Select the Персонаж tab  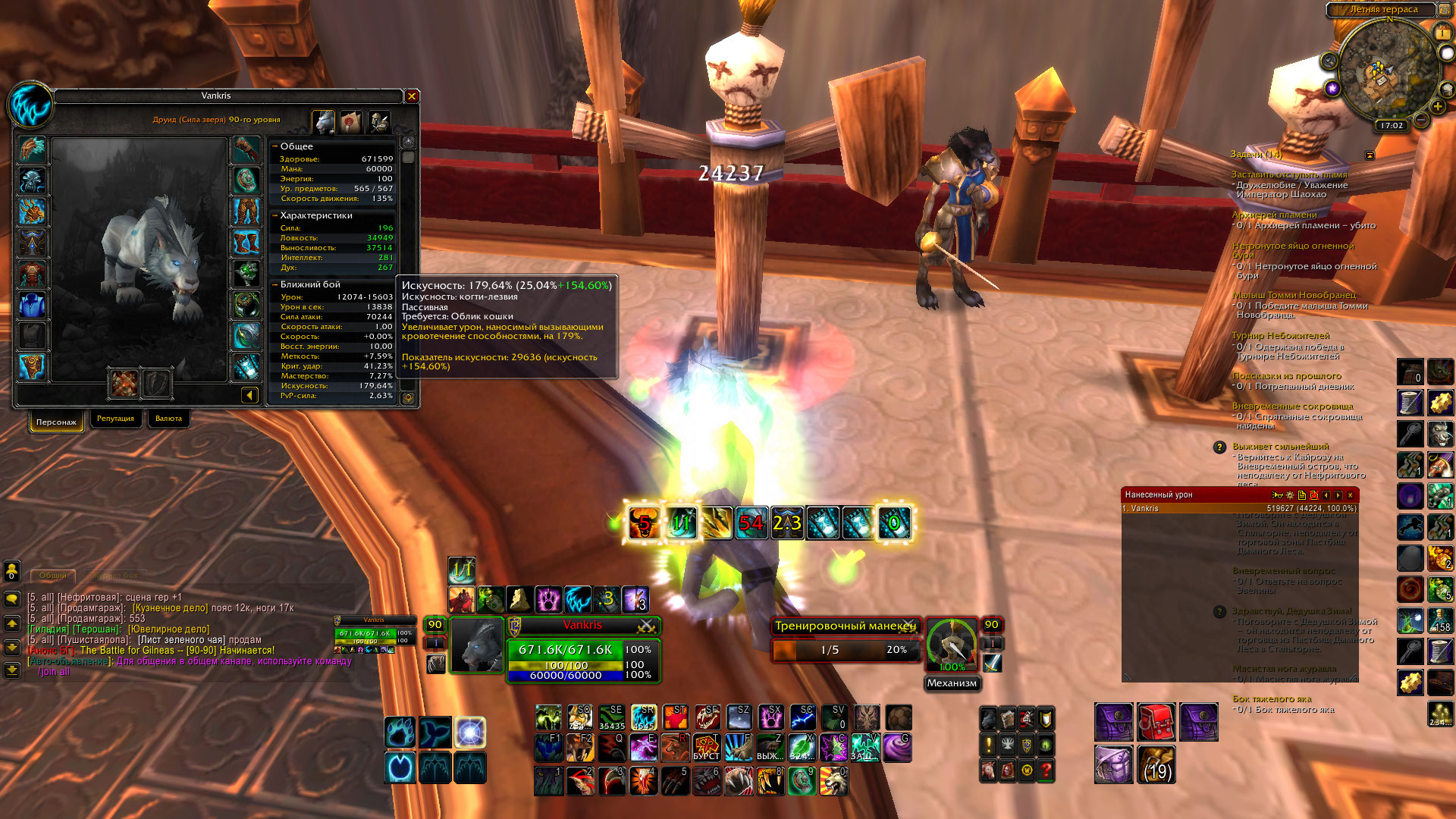56,422
